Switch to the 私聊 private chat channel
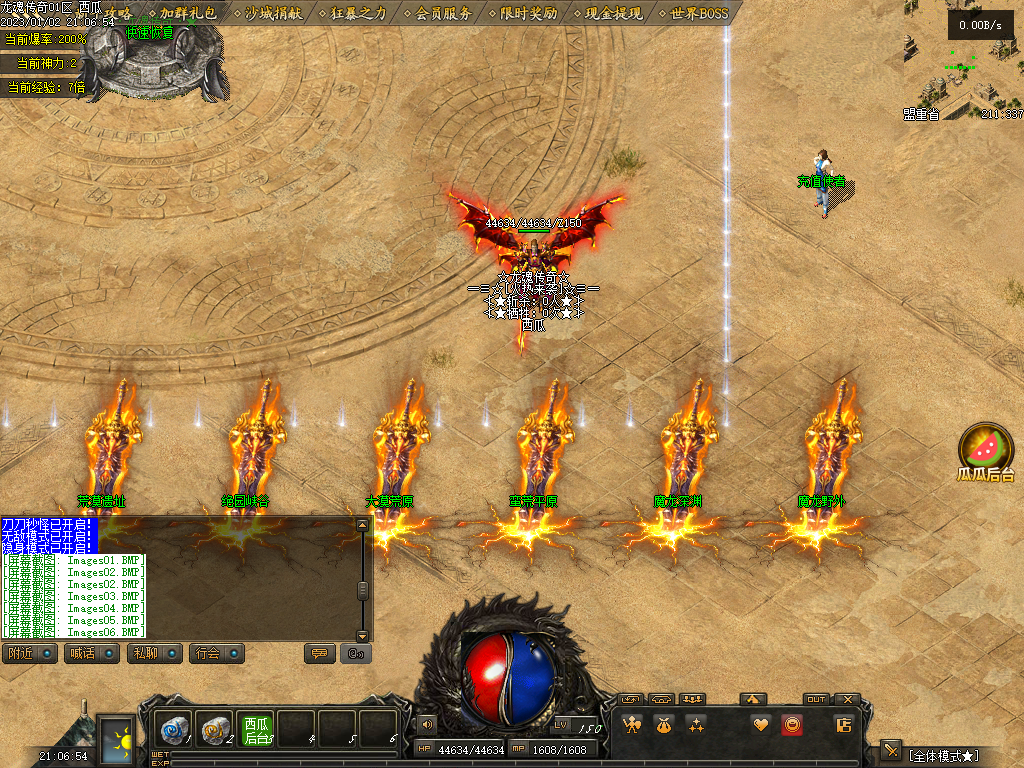This screenshot has width=1024, height=768. 152,654
